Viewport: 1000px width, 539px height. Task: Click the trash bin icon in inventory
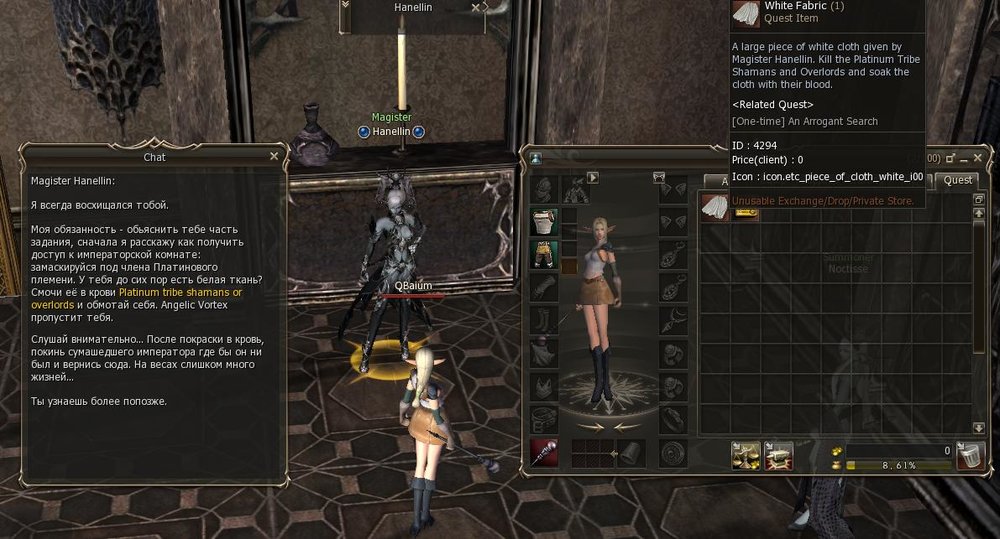pyautogui.click(x=967, y=455)
